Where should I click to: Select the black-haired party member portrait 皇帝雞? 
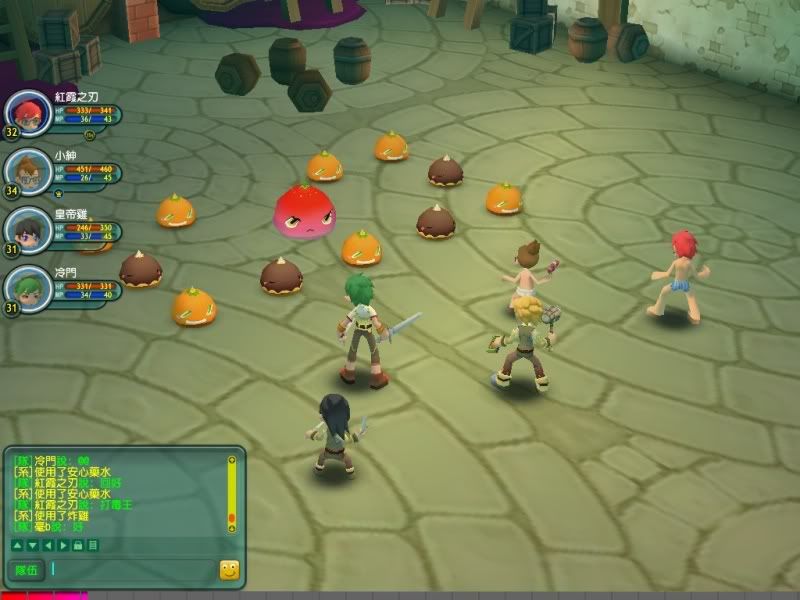coord(27,230)
